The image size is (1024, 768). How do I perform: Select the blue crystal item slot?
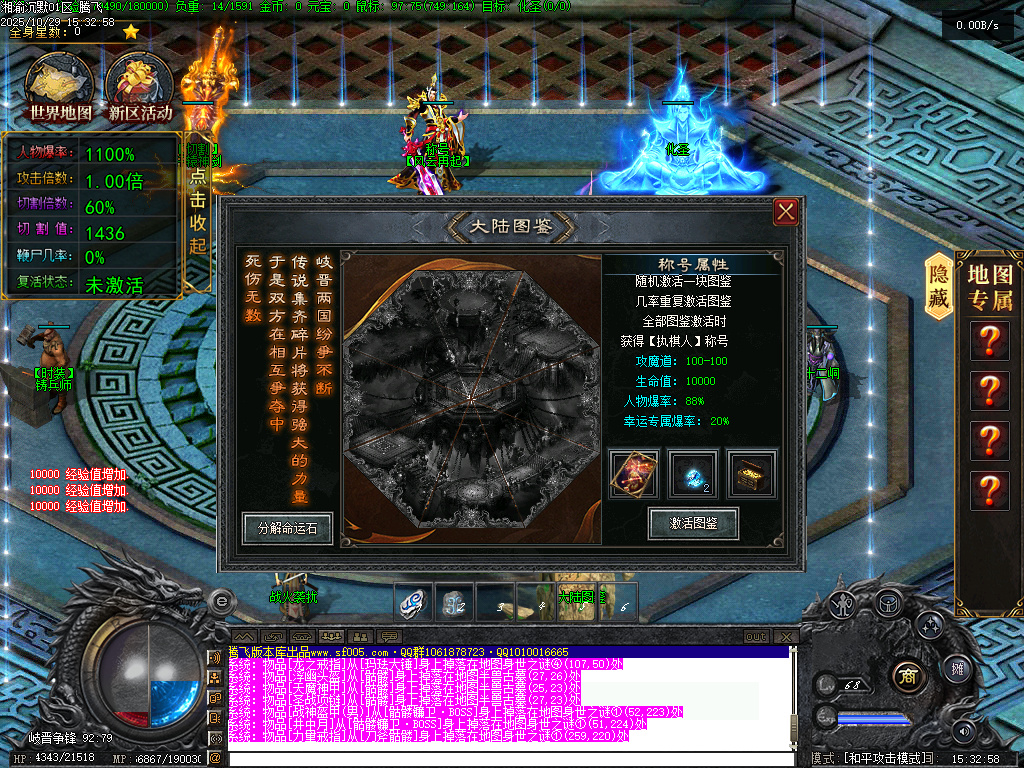point(692,474)
